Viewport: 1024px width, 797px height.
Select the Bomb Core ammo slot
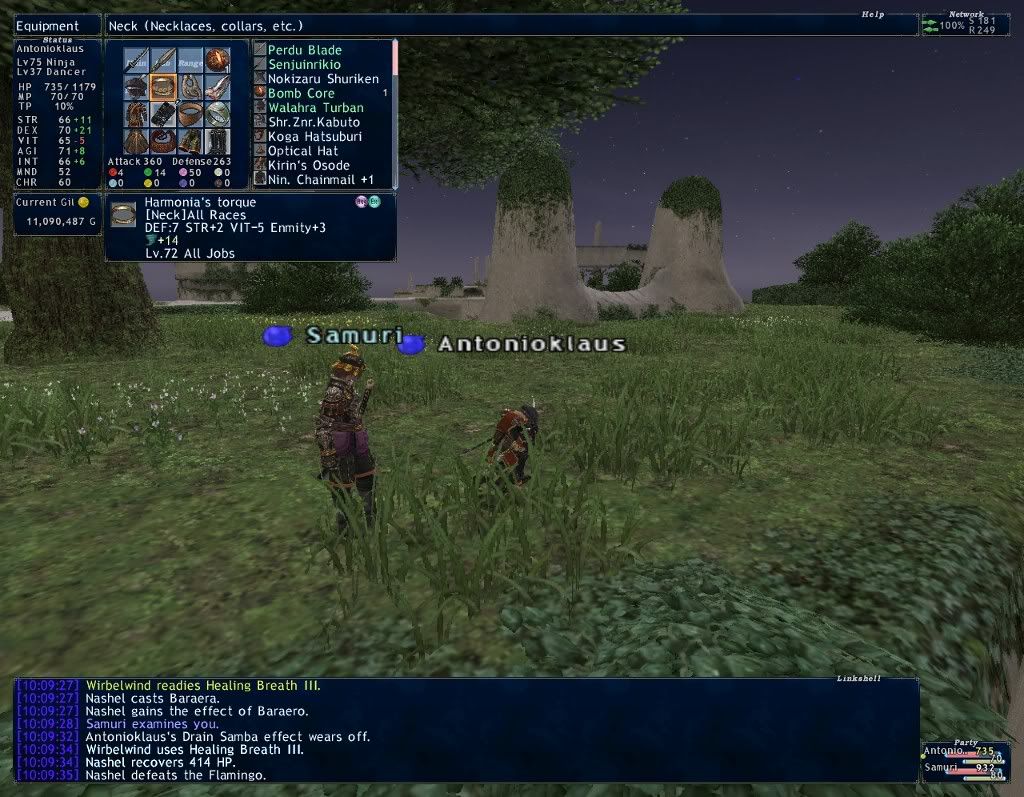coord(217,60)
